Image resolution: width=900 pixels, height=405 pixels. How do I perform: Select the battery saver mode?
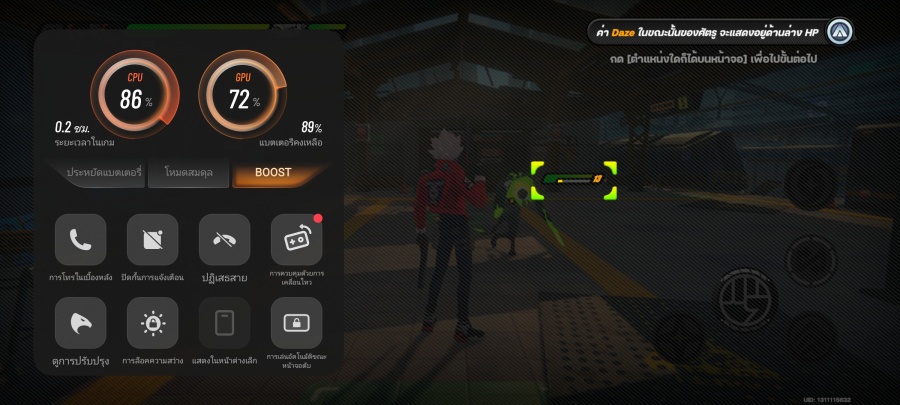click(x=101, y=173)
